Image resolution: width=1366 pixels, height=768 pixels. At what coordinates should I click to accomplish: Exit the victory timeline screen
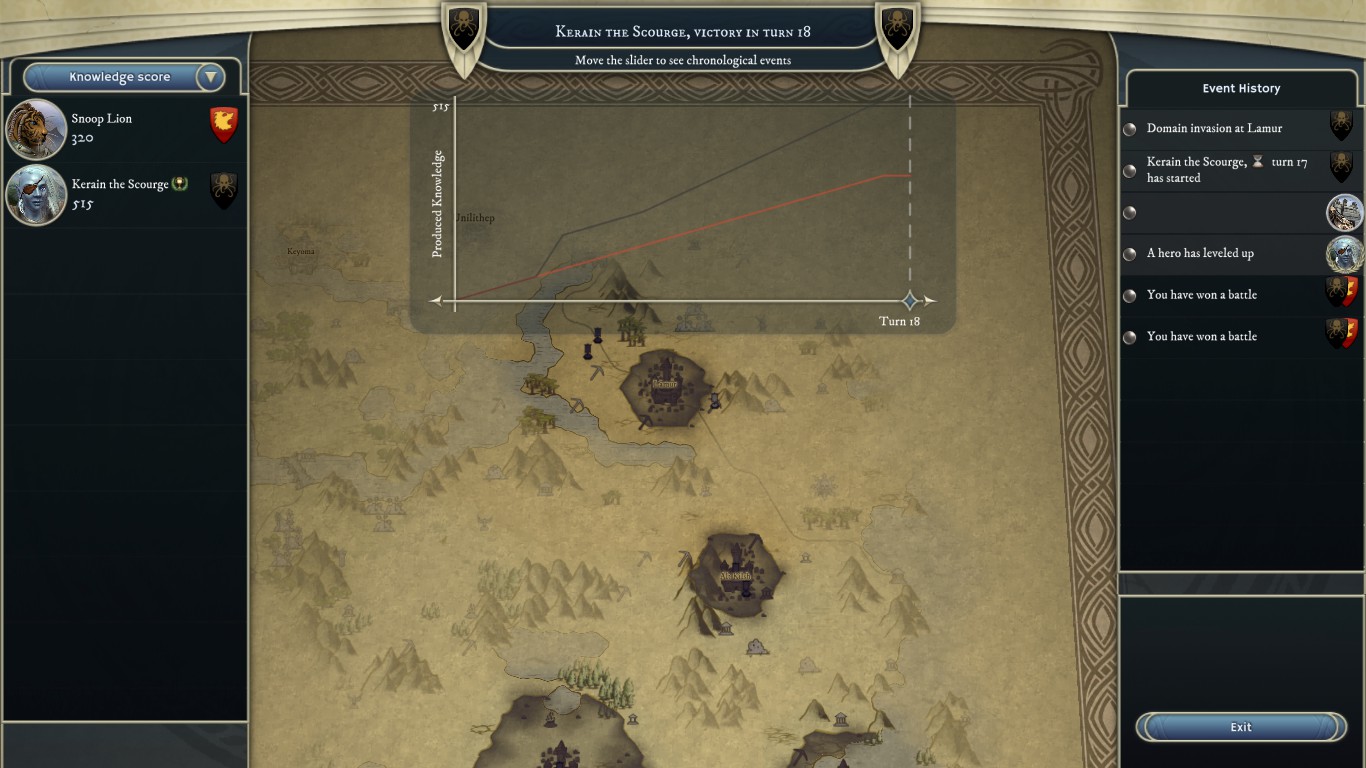click(x=1241, y=727)
